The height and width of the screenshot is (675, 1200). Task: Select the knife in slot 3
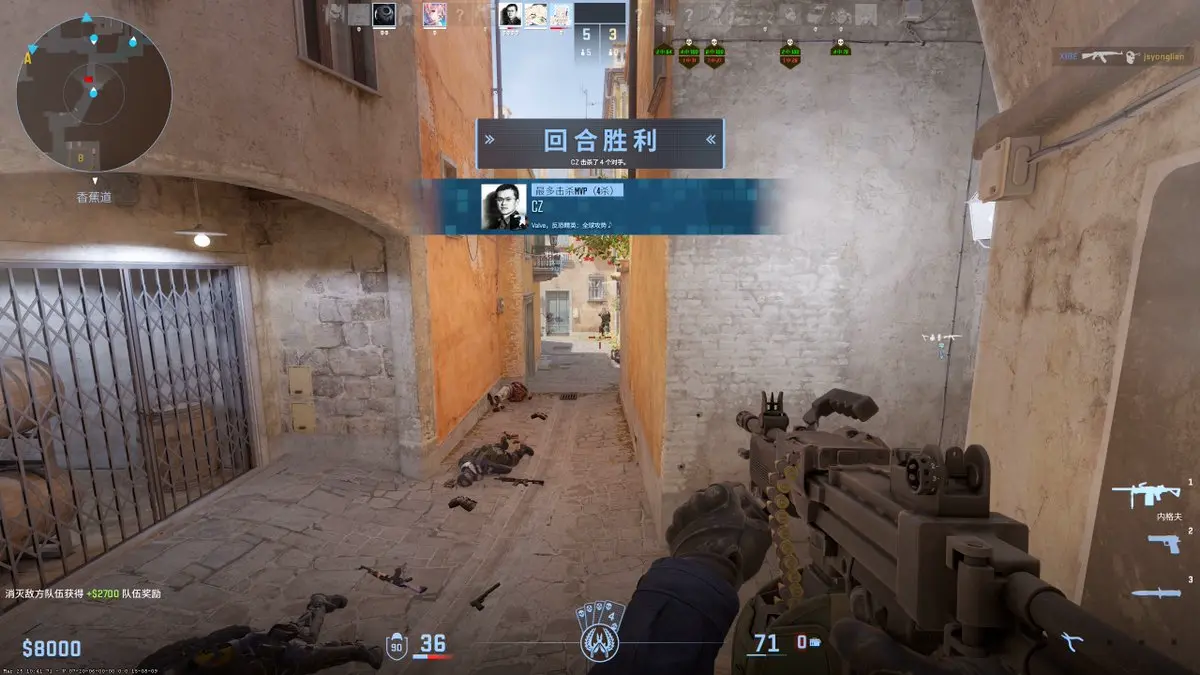pos(1155,592)
